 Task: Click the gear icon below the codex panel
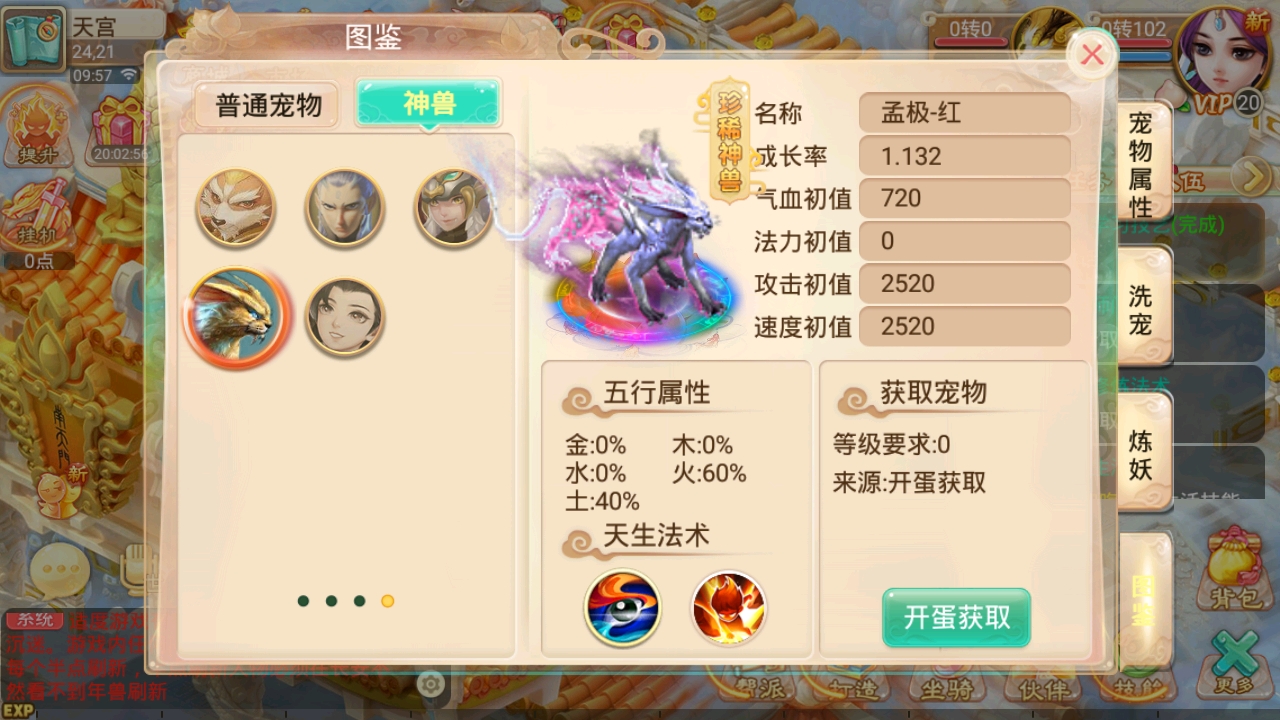point(430,683)
